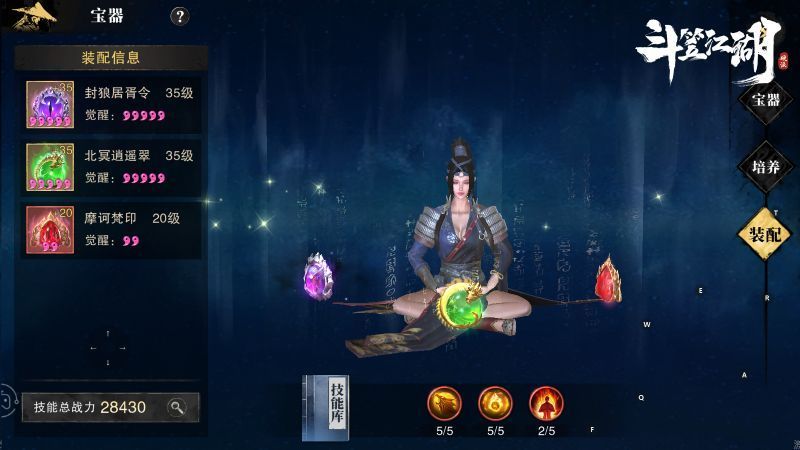Click the magnifier beside total skill power
The width and height of the screenshot is (800, 450).
176,407
